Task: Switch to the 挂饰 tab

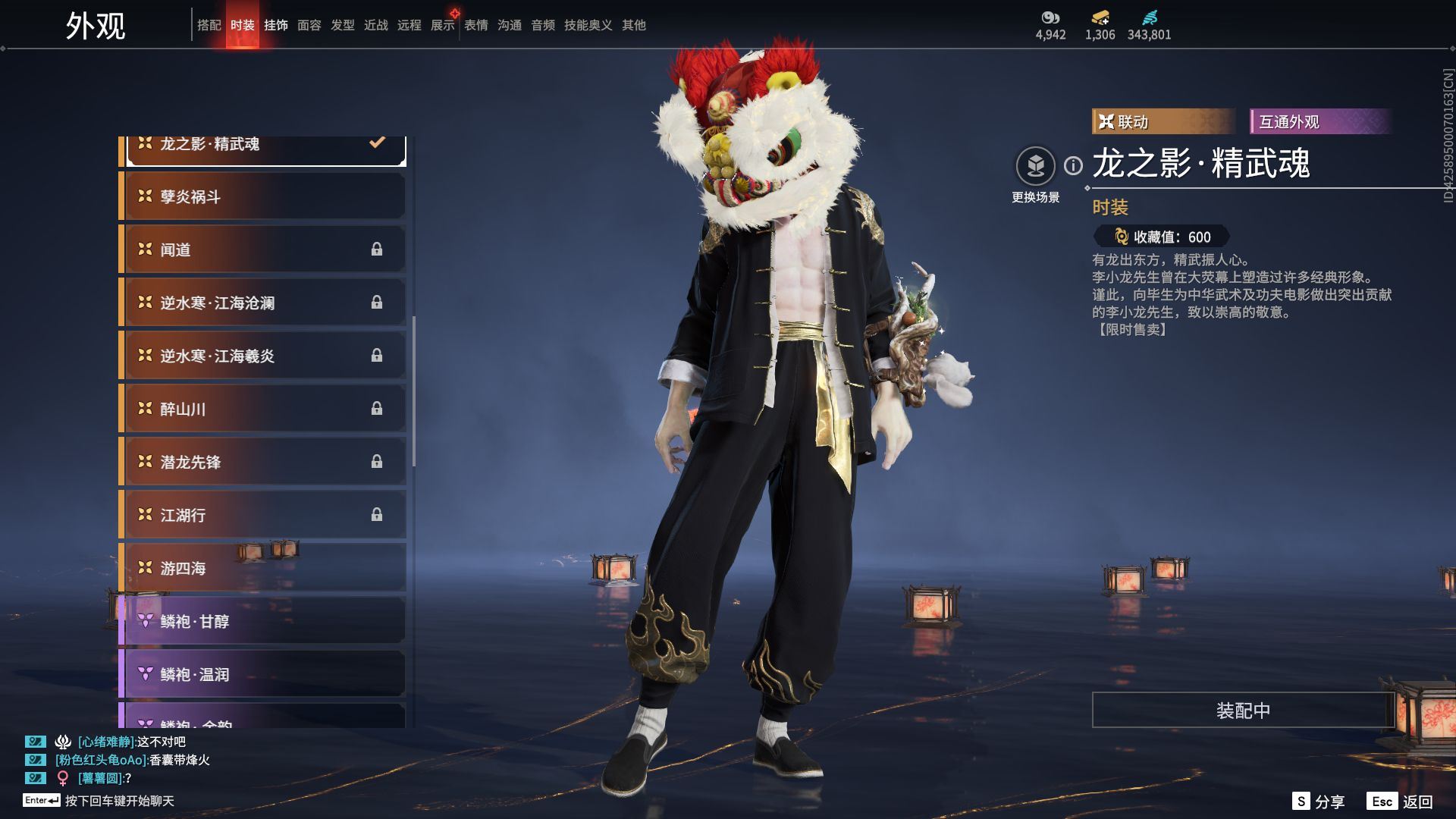Action: click(x=276, y=25)
